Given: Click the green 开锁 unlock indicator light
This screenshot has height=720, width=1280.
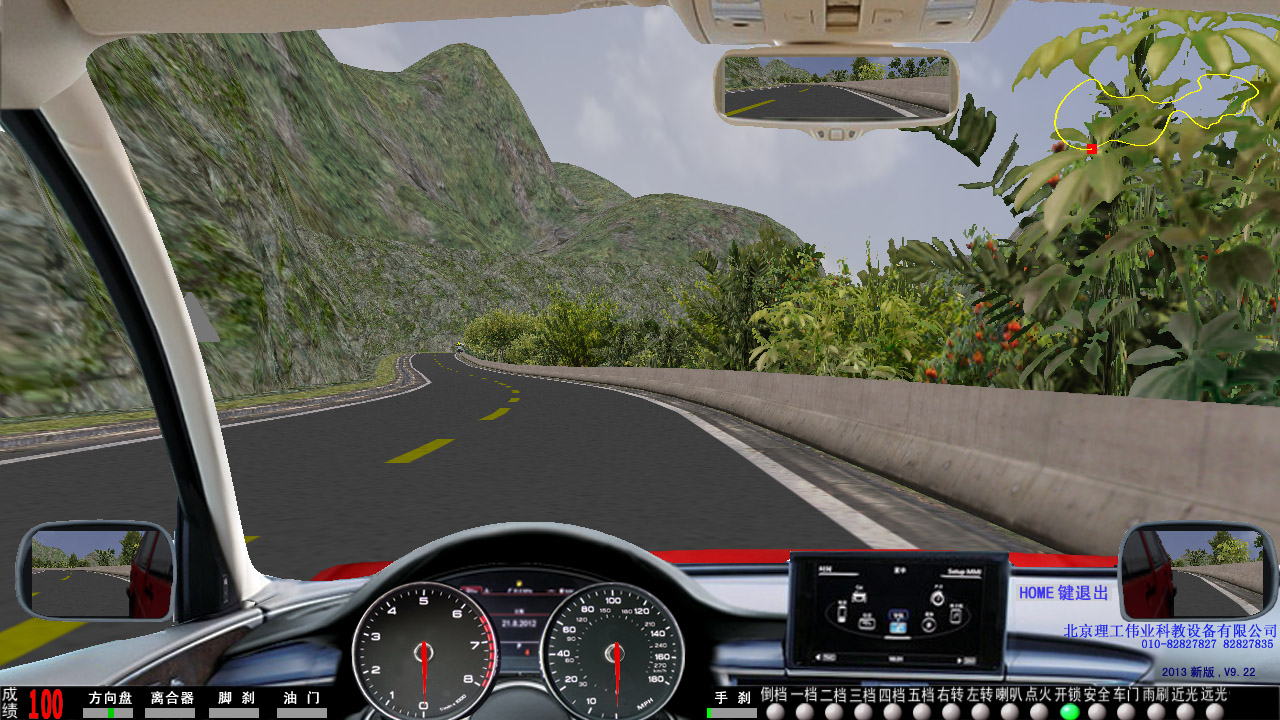Looking at the screenshot, I should [x=1070, y=712].
